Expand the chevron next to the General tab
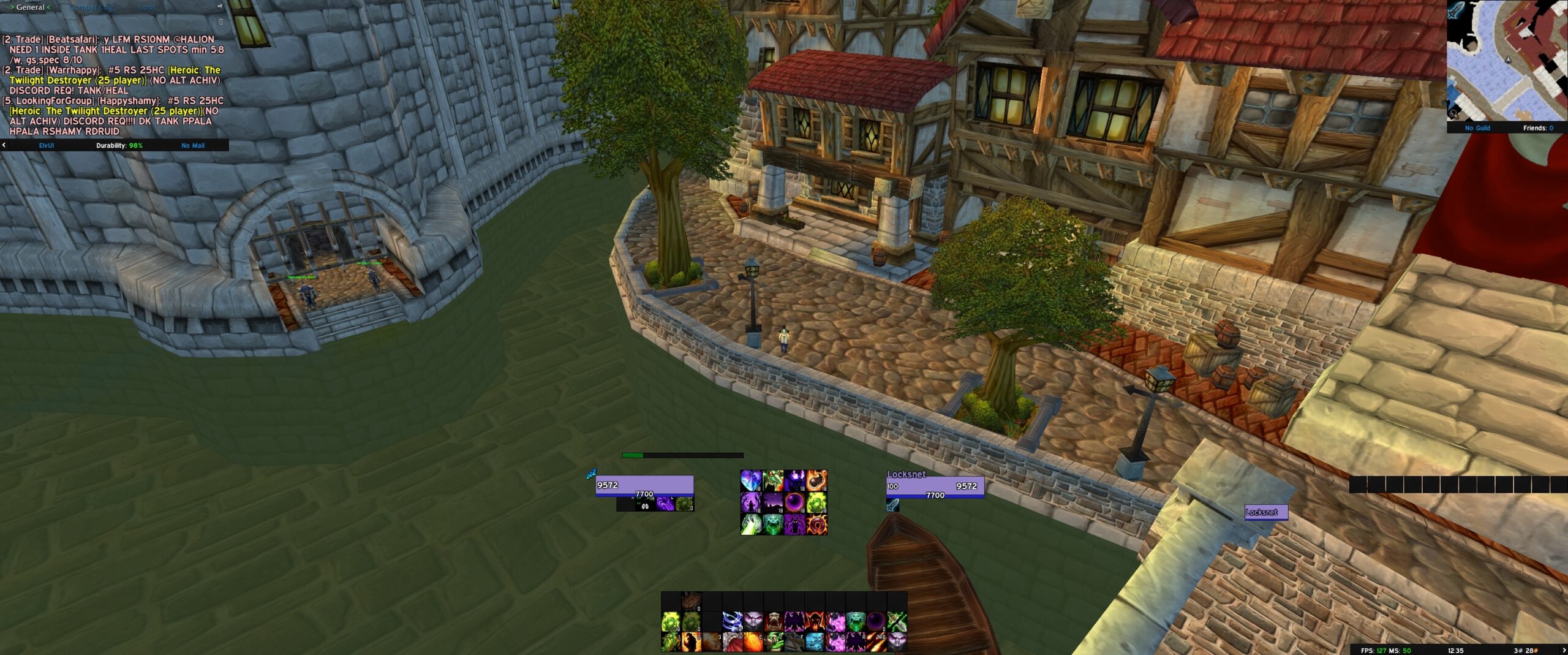1568x655 pixels. coord(12,7)
